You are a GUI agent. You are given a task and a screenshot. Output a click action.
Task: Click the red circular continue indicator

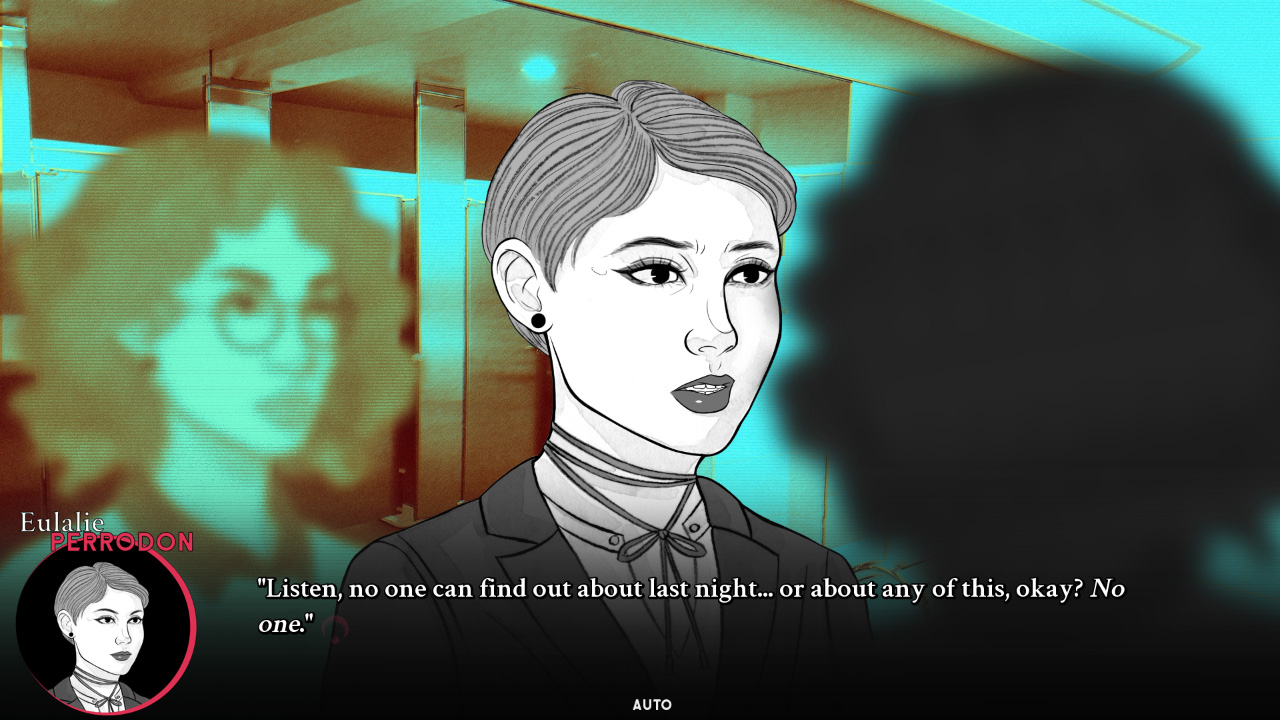335,626
